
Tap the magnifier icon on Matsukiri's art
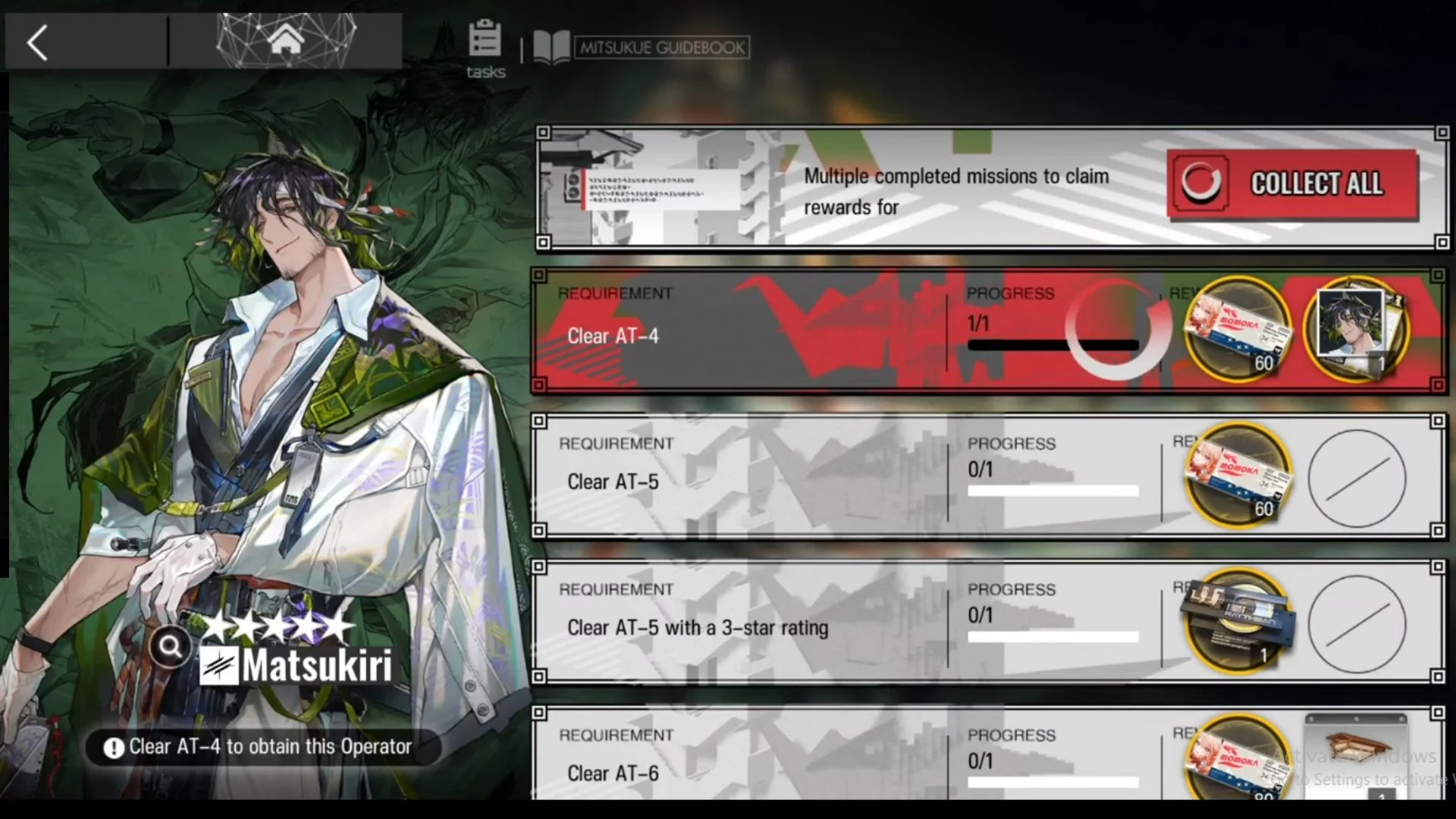tap(171, 646)
